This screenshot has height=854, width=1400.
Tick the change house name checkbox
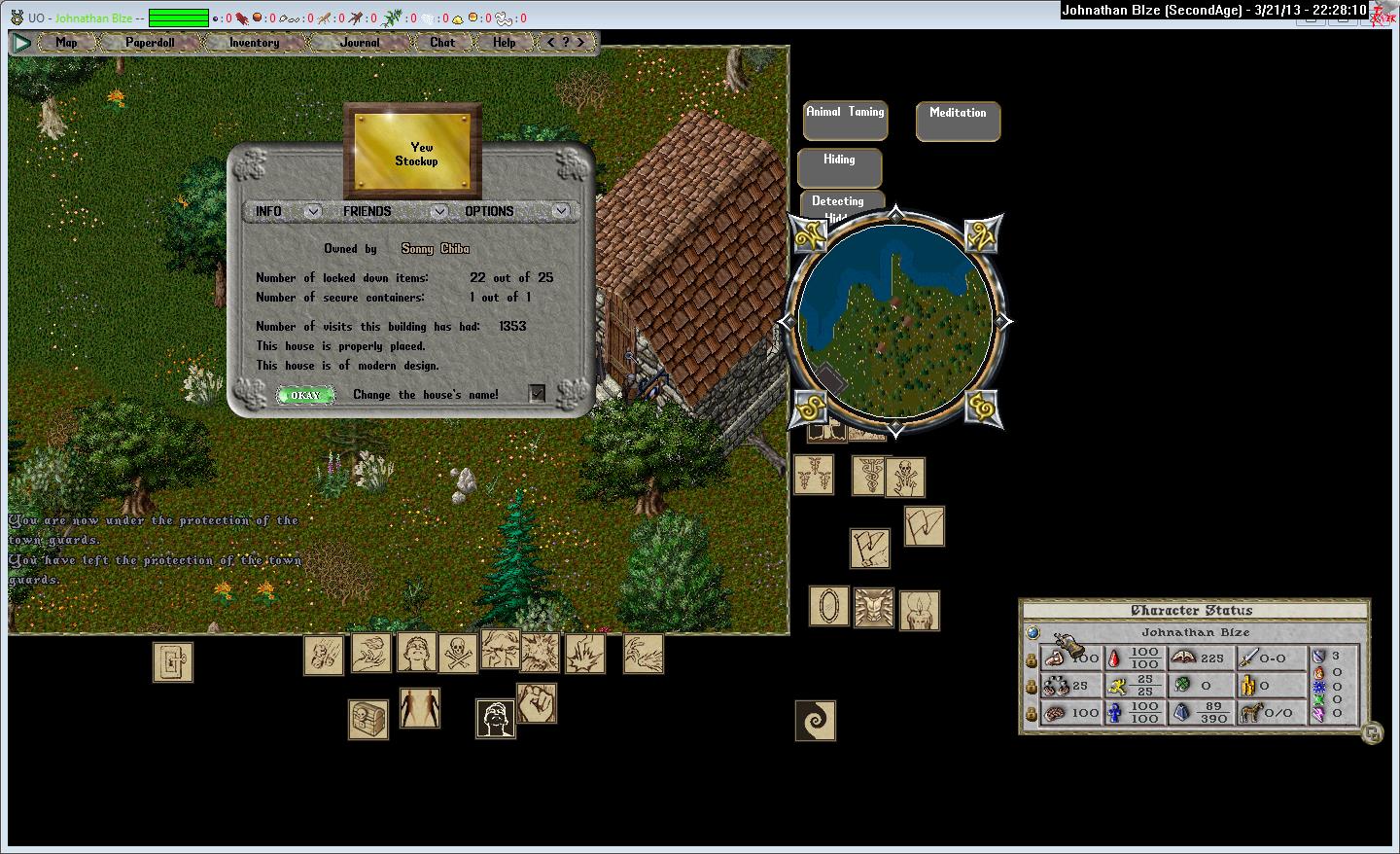point(537,393)
